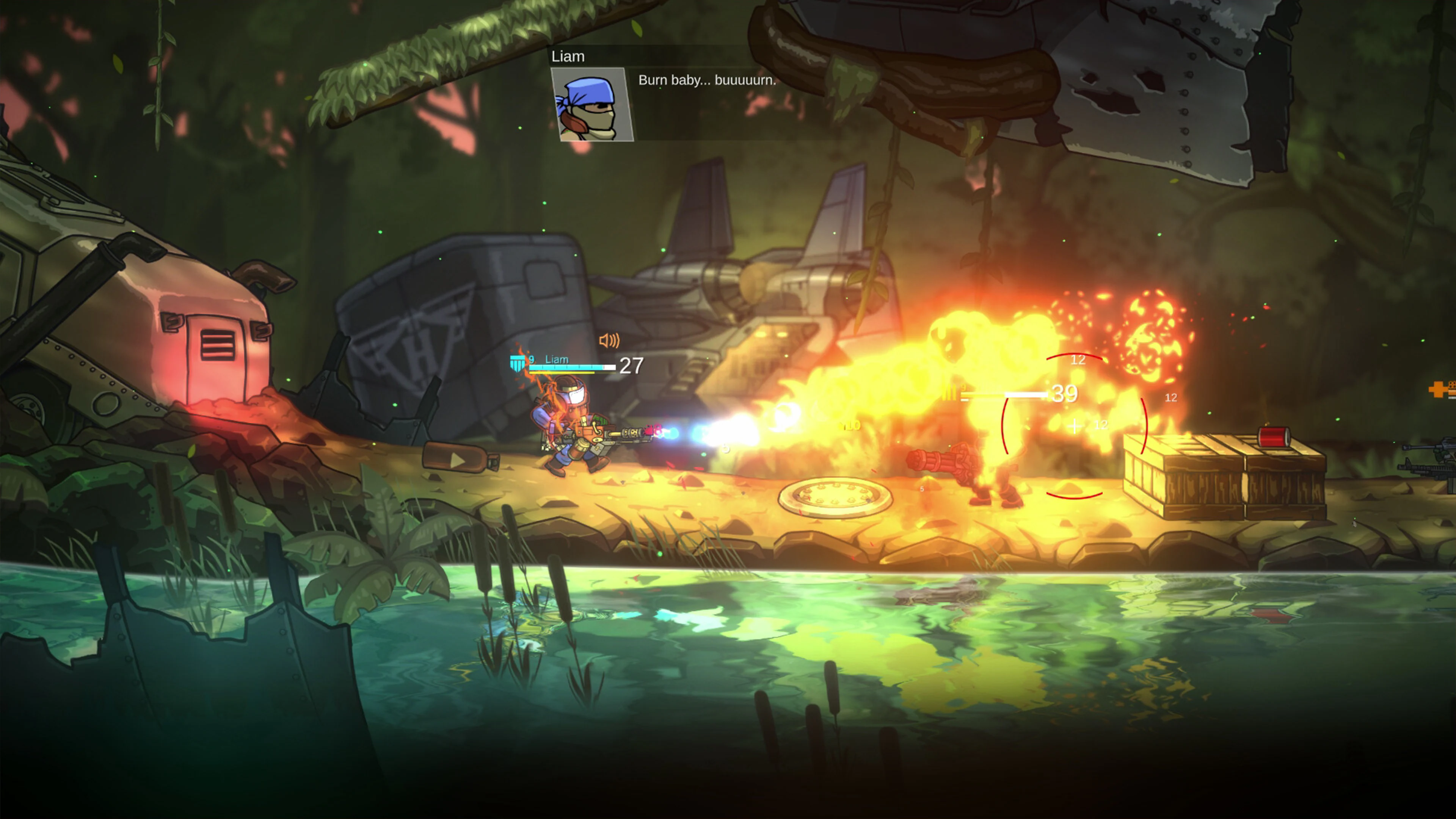The width and height of the screenshot is (1456, 819).
Task: Click the white crosshair plus marker
Action: coord(1074,426)
